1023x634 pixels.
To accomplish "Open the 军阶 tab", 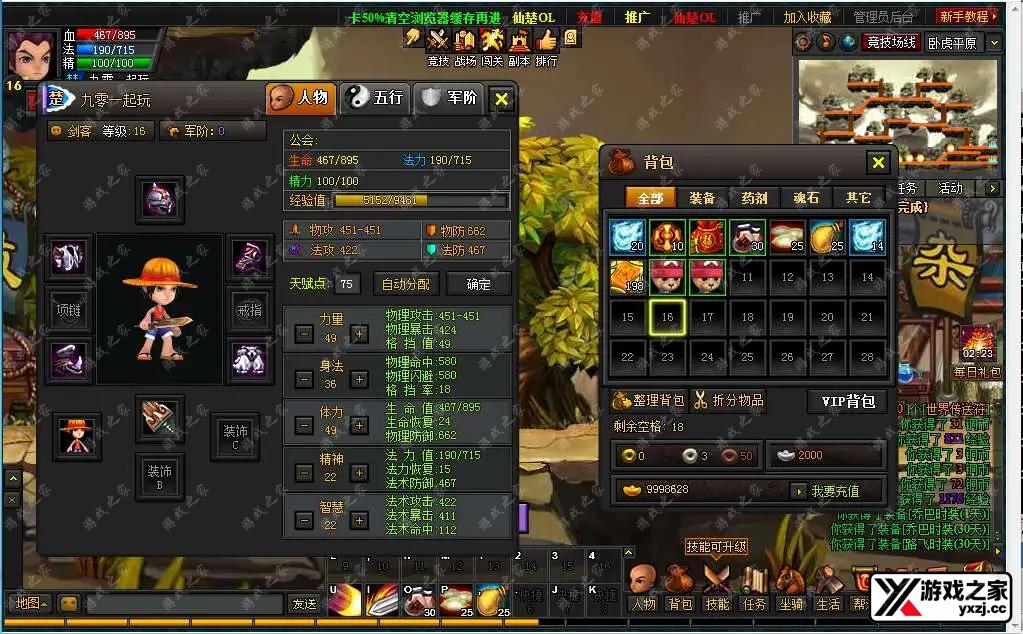I will pos(450,98).
